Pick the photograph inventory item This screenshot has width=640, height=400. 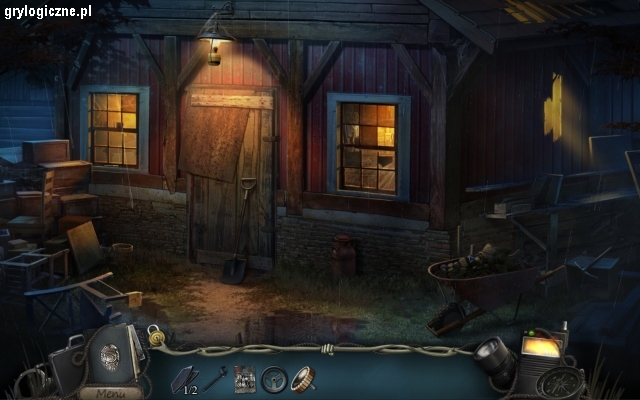(x=245, y=379)
